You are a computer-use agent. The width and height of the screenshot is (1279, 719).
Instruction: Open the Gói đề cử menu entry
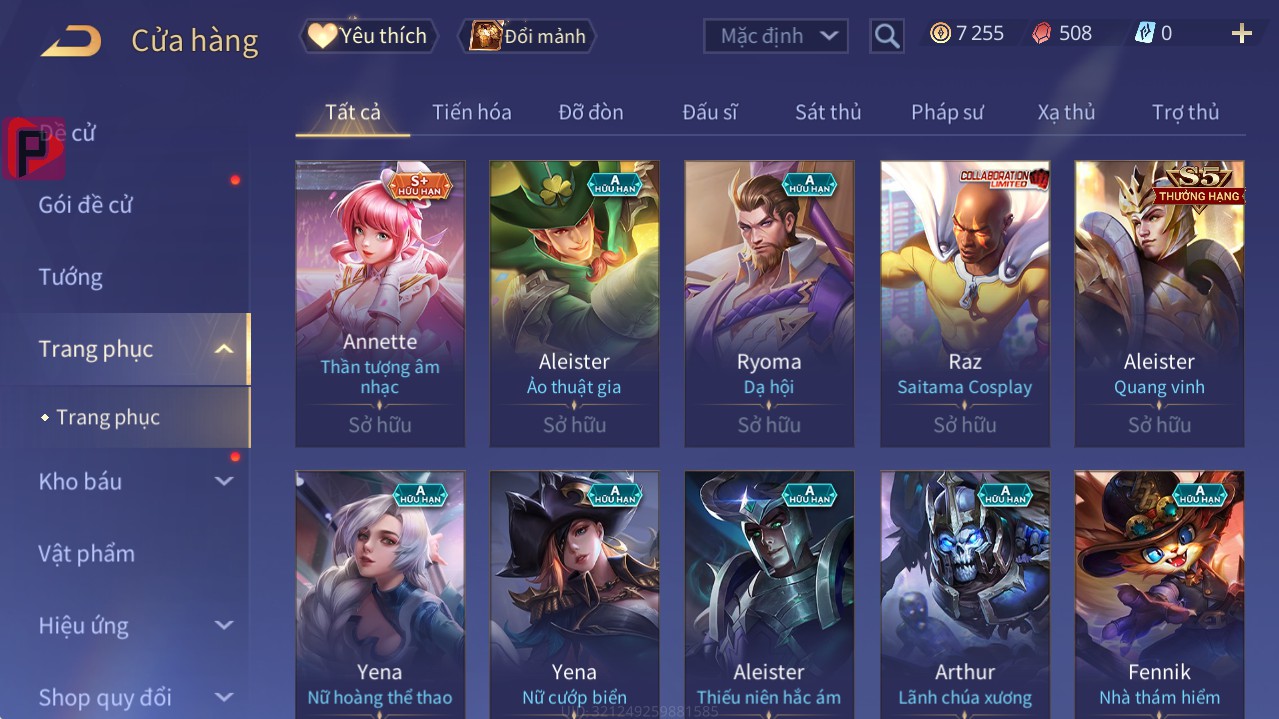pos(86,205)
